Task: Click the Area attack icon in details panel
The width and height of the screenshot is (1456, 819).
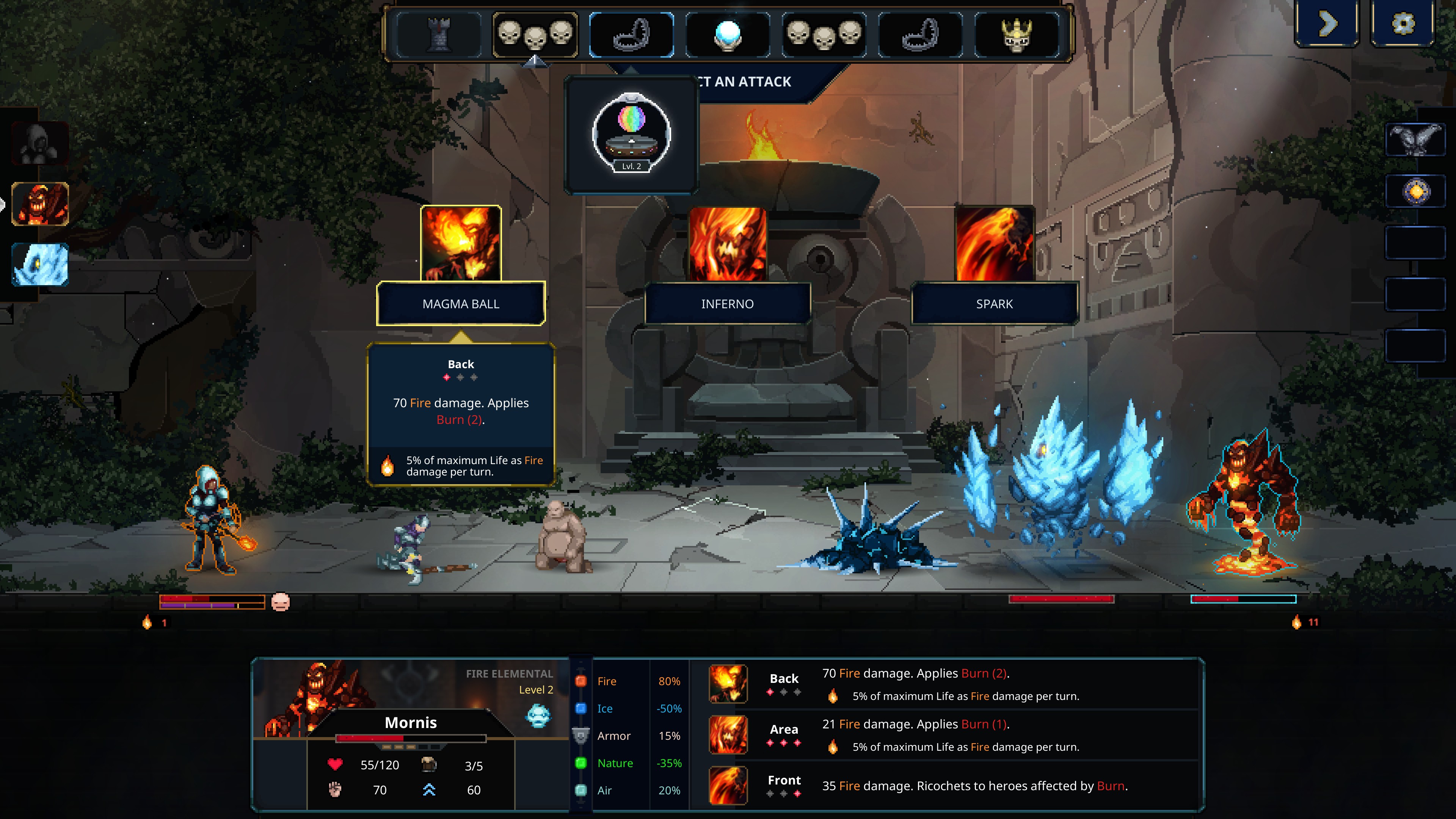Action: (x=728, y=734)
